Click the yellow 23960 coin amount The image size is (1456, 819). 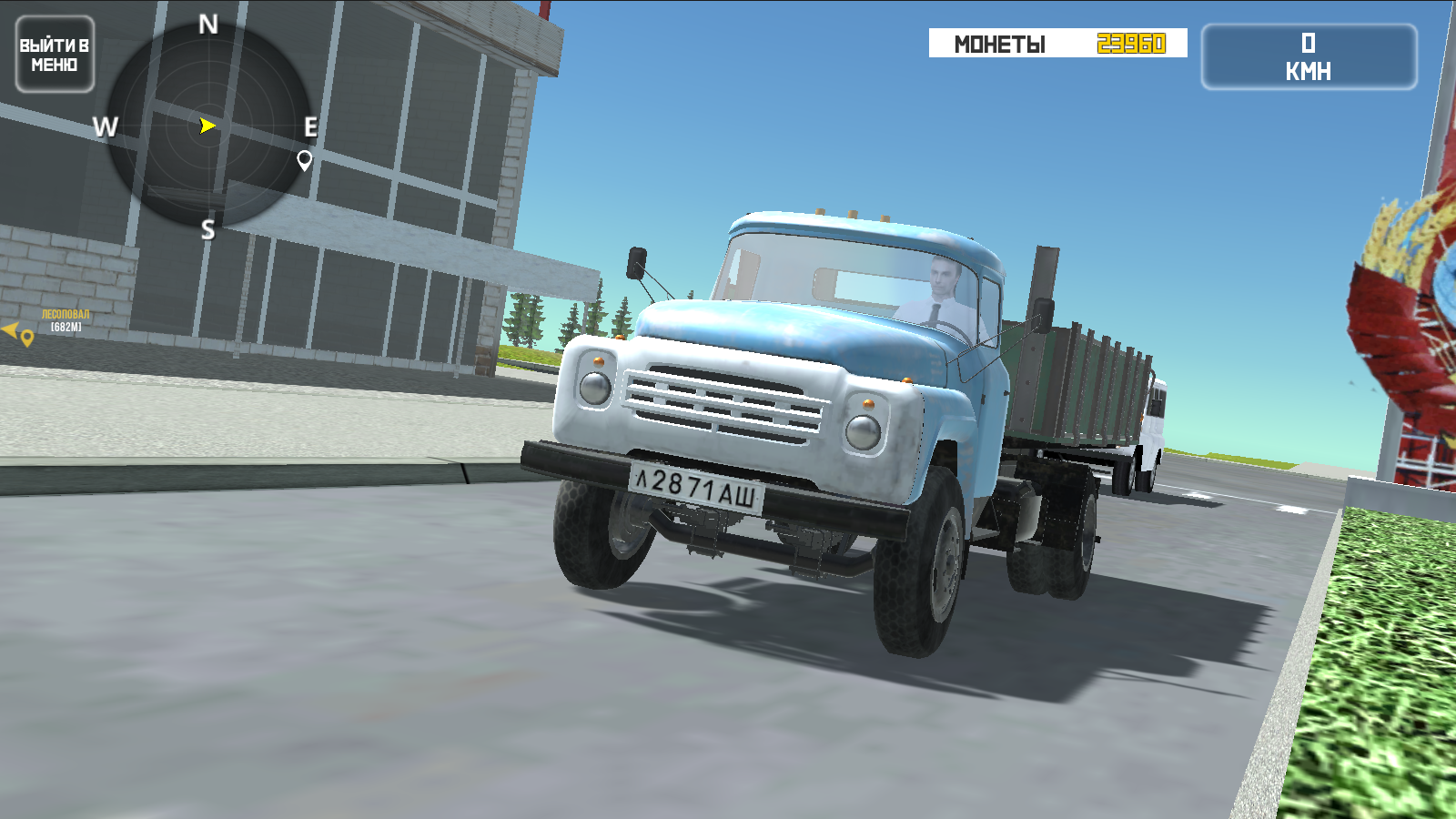tap(1130, 43)
